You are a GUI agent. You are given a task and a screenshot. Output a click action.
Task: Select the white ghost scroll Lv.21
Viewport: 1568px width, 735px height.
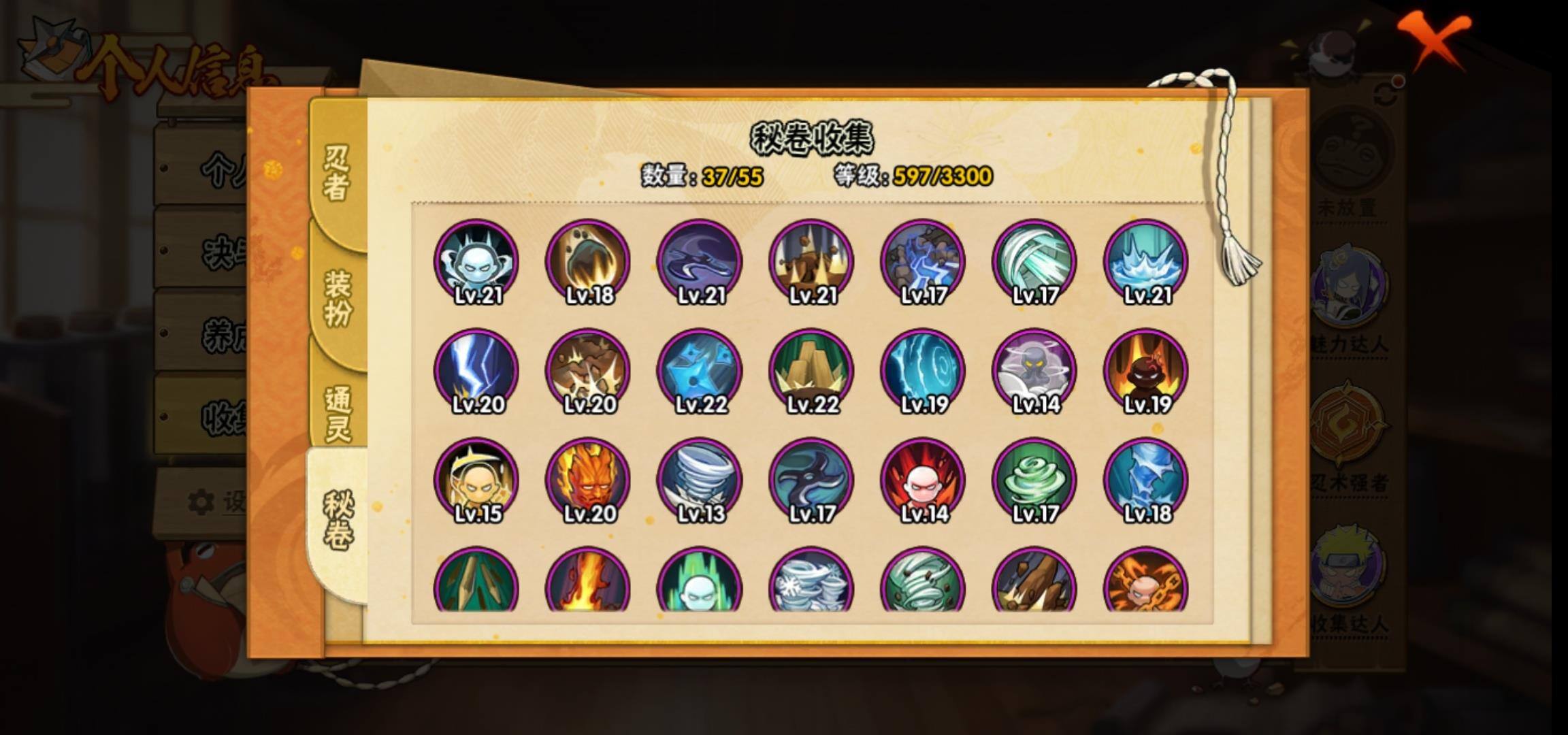[476, 262]
